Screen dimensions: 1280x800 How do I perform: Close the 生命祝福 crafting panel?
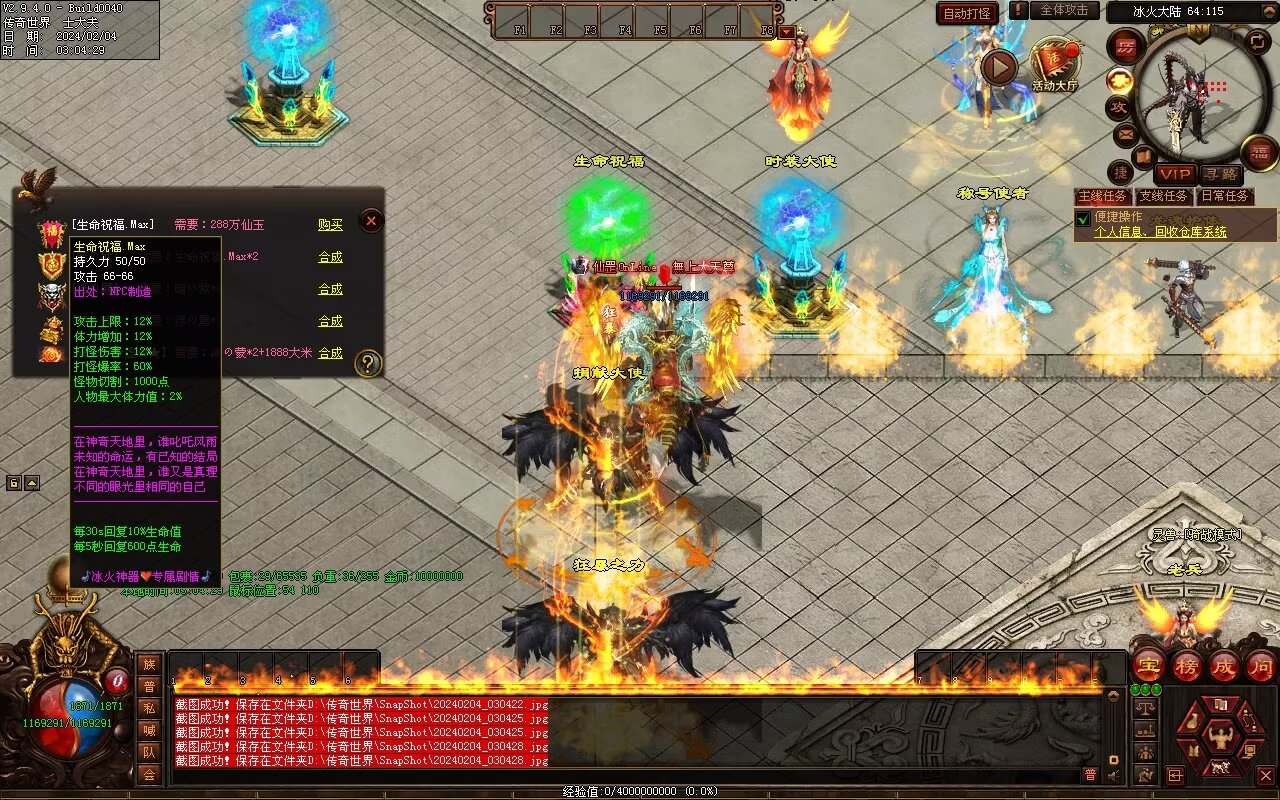coord(371,220)
